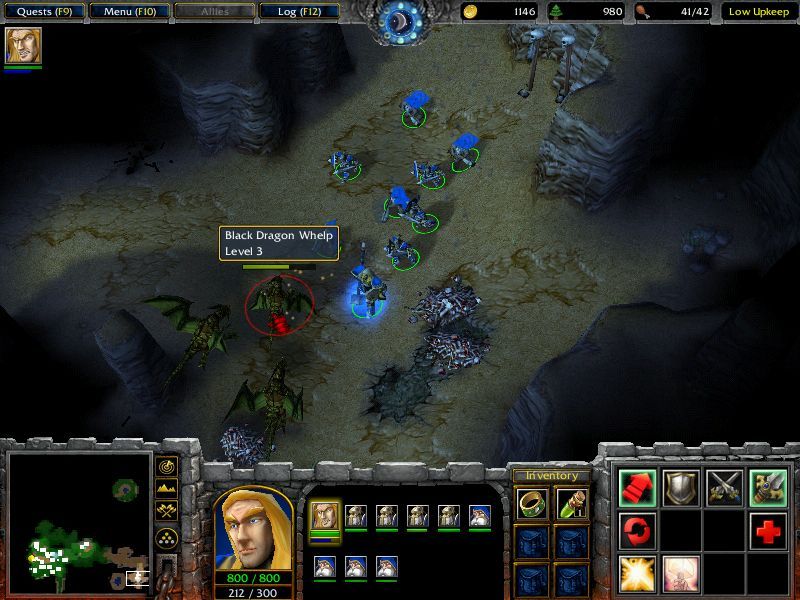Image resolution: width=800 pixels, height=600 pixels.
Task: Toggle minimap ally color mode
Action: click(167, 511)
